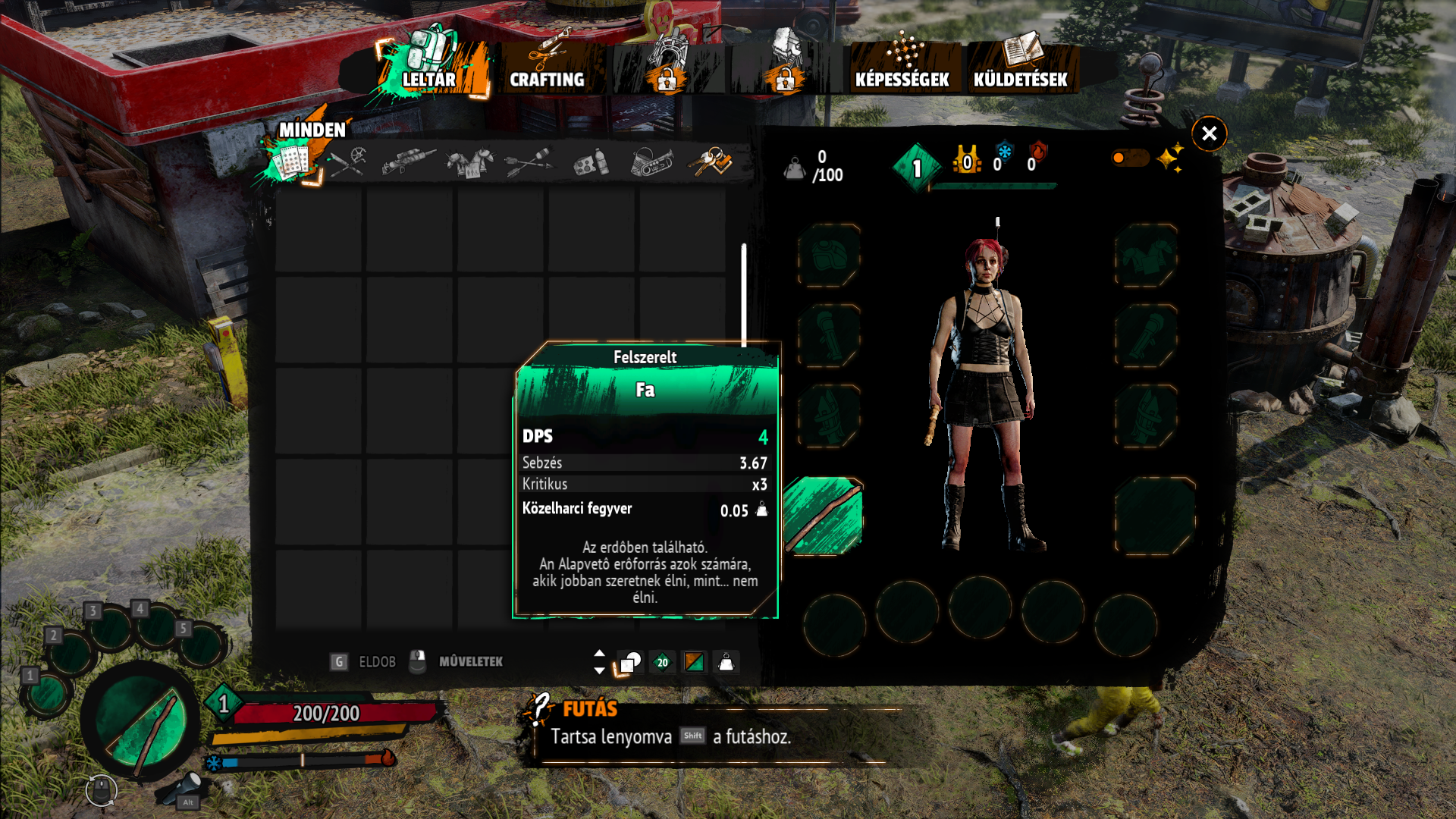1456x819 pixels.
Task: Filter inventory by keys quest items
Action: pos(710,162)
